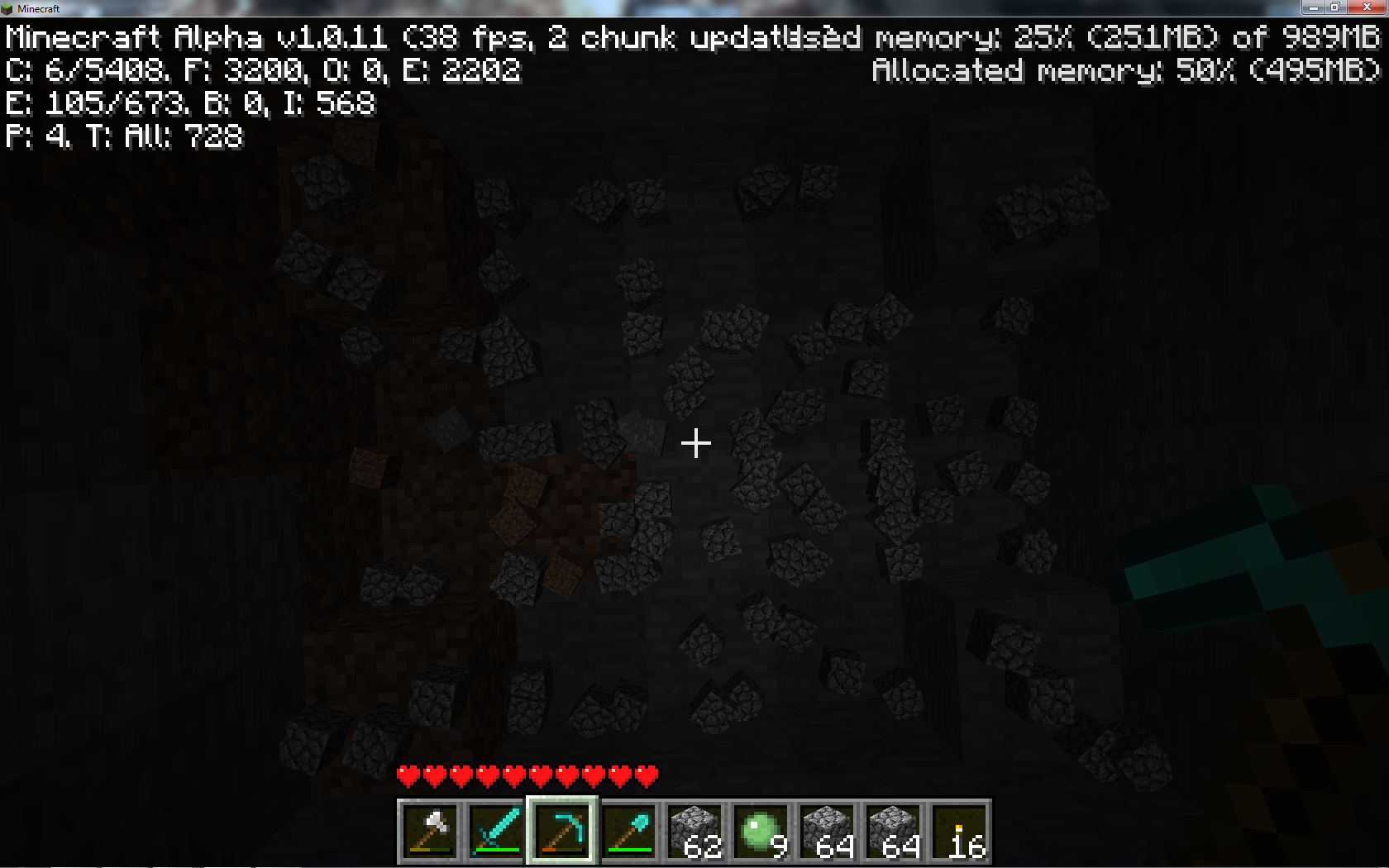Click the rightmost heart in the health bar
This screenshot has width=1389, height=868.
[x=646, y=776]
